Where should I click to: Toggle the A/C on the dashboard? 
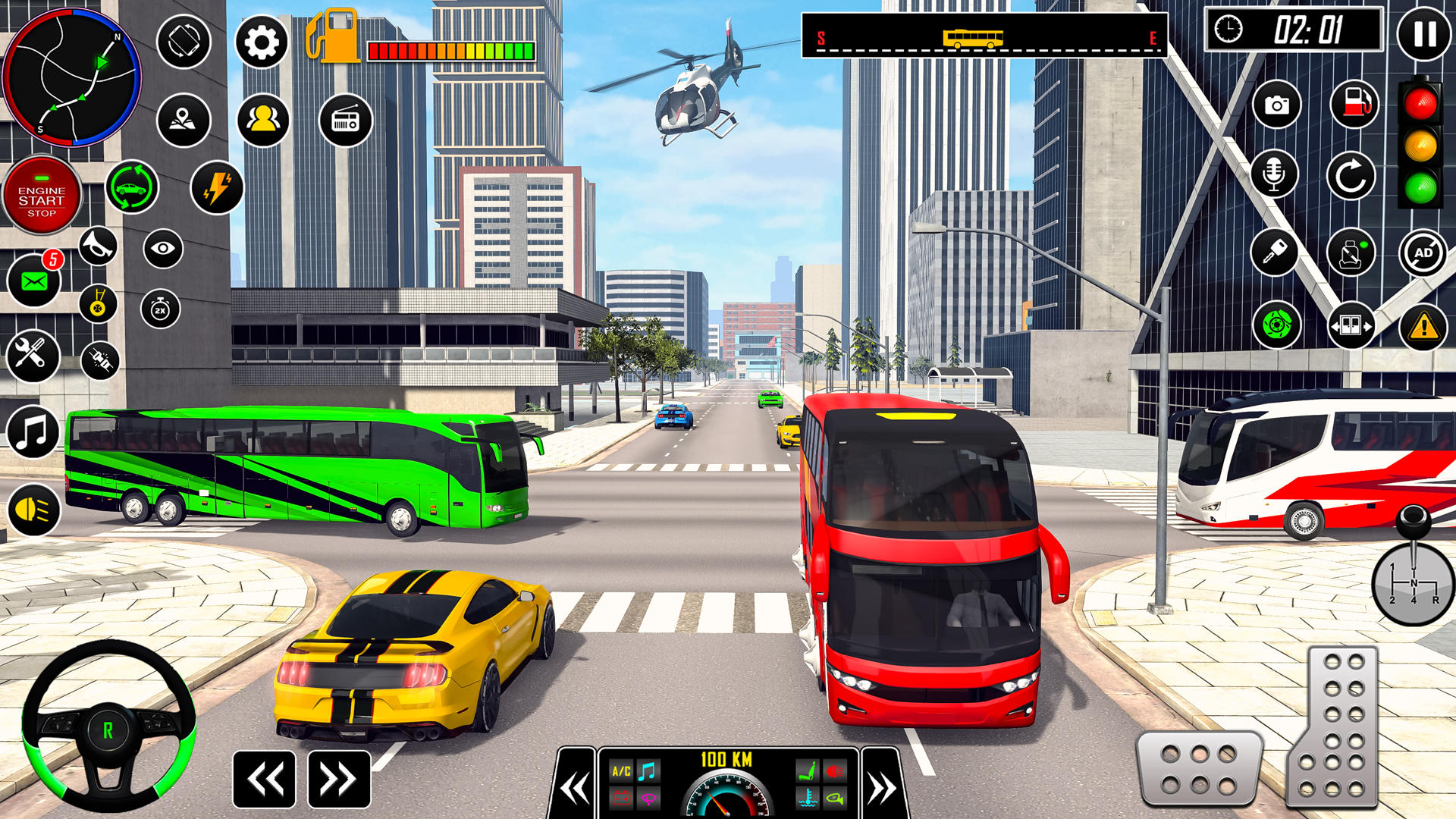click(622, 770)
